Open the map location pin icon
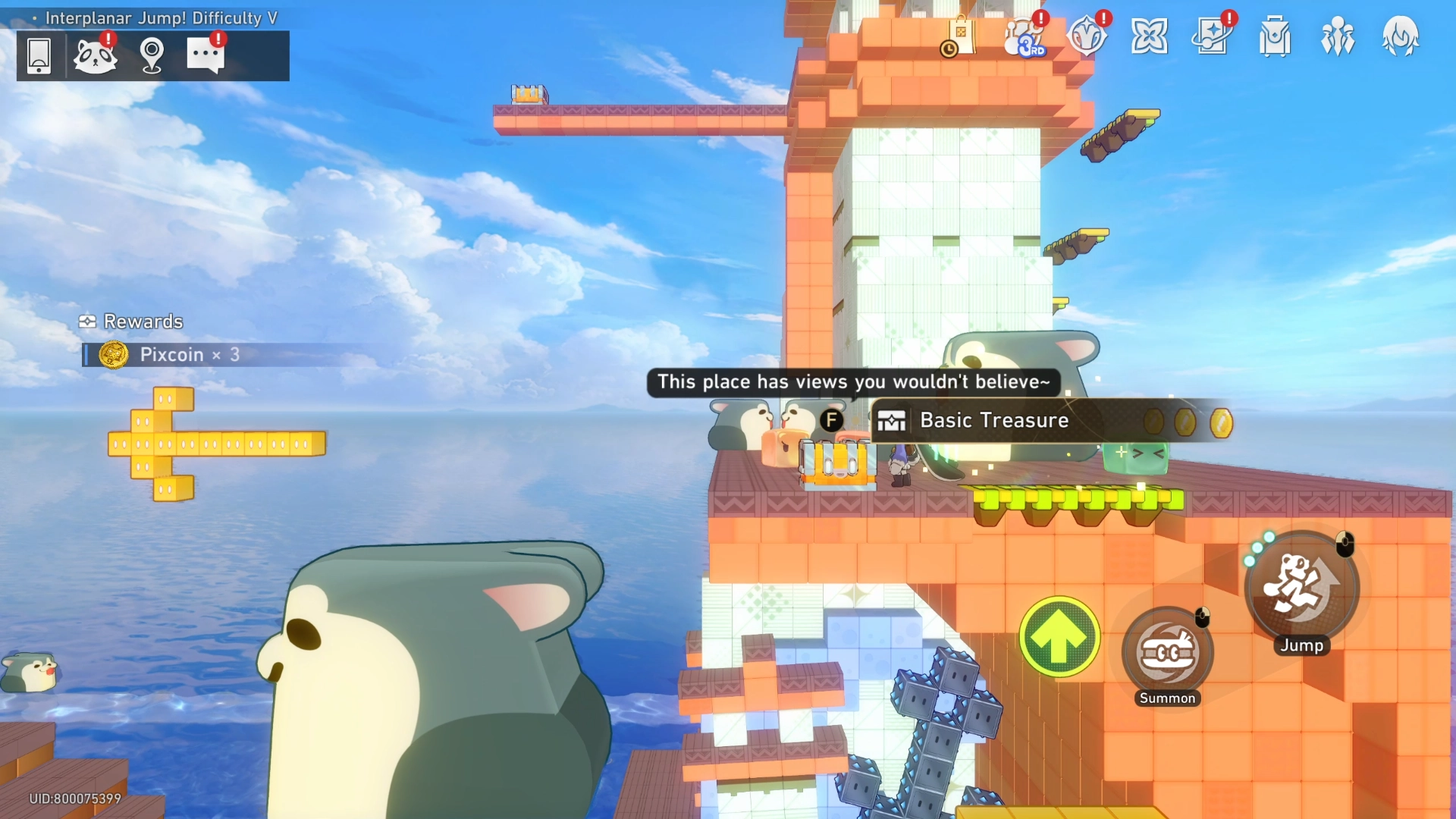Image resolution: width=1456 pixels, height=819 pixels. coord(151,55)
